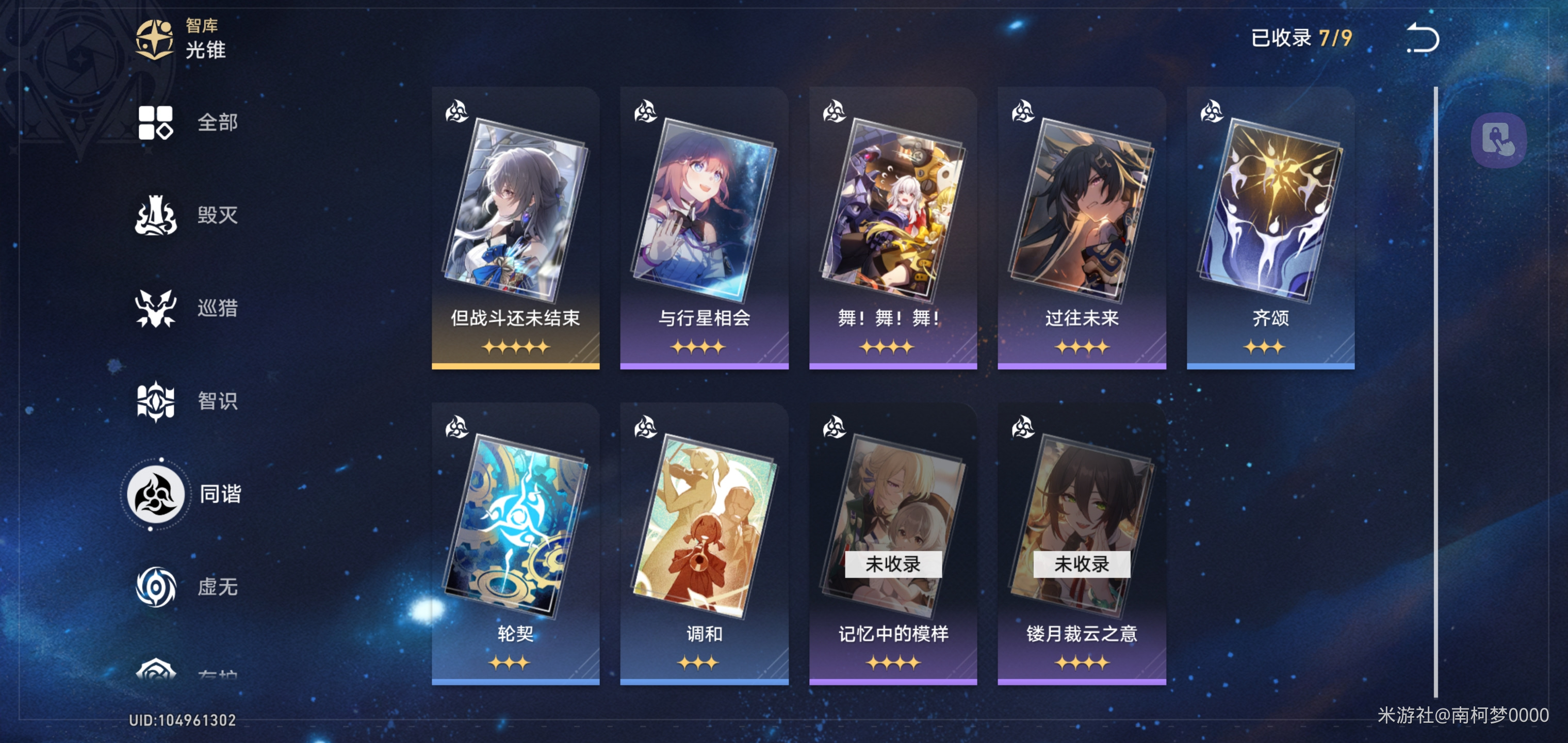Choose the 齐颂 light cone card
Screen dimensions: 1568x743
(1270, 229)
